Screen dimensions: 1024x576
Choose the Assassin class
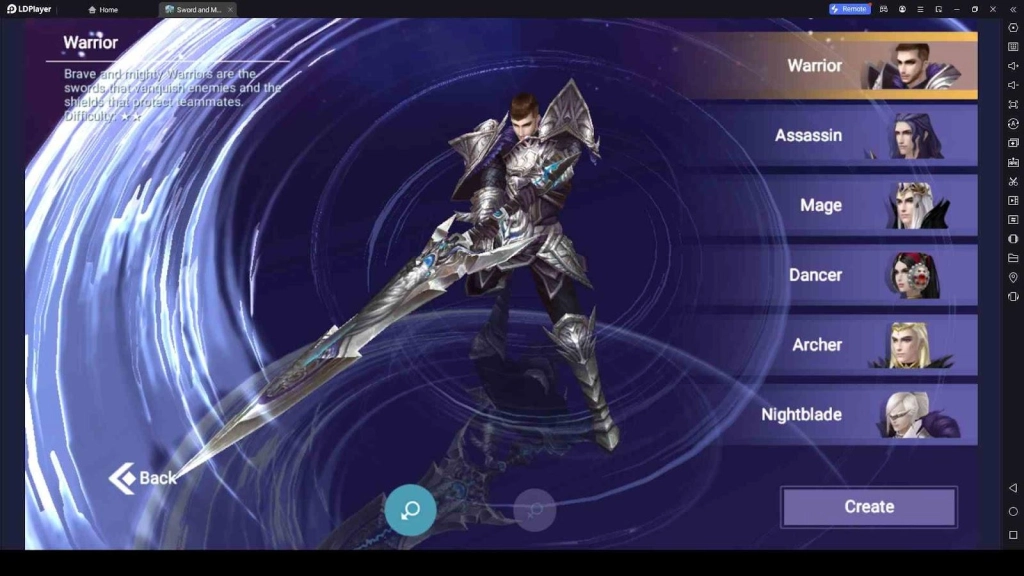coord(840,135)
